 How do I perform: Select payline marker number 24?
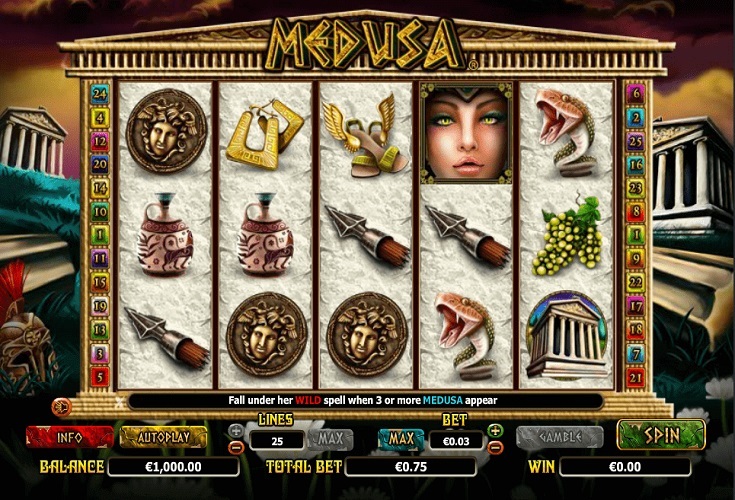(99, 93)
